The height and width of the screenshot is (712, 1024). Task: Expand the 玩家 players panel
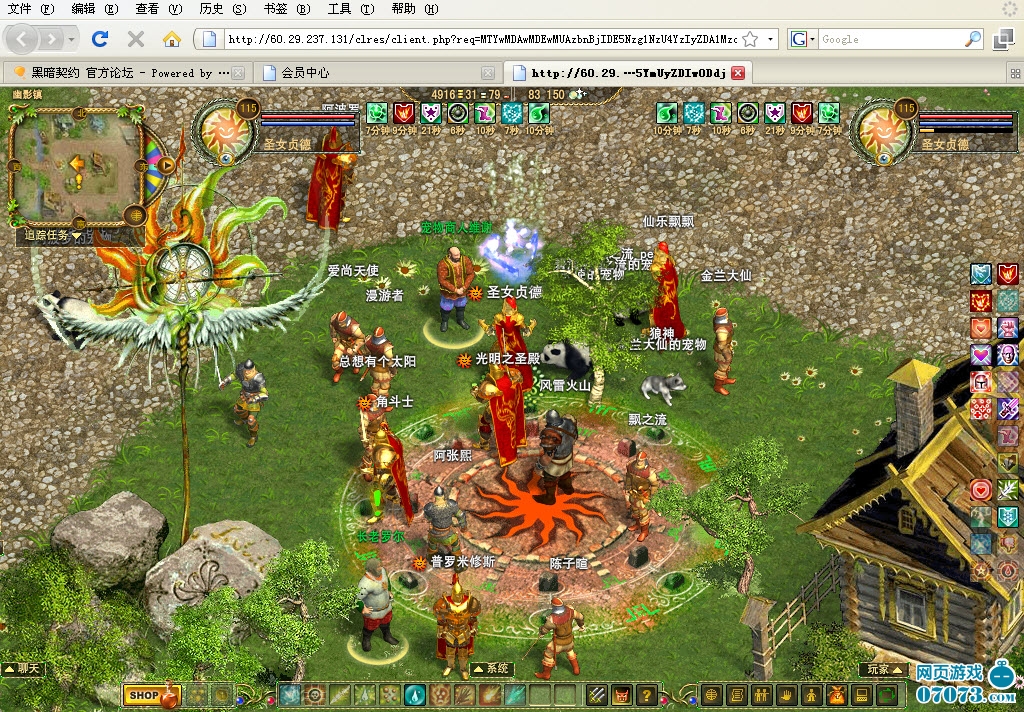pyautogui.click(x=882, y=668)
